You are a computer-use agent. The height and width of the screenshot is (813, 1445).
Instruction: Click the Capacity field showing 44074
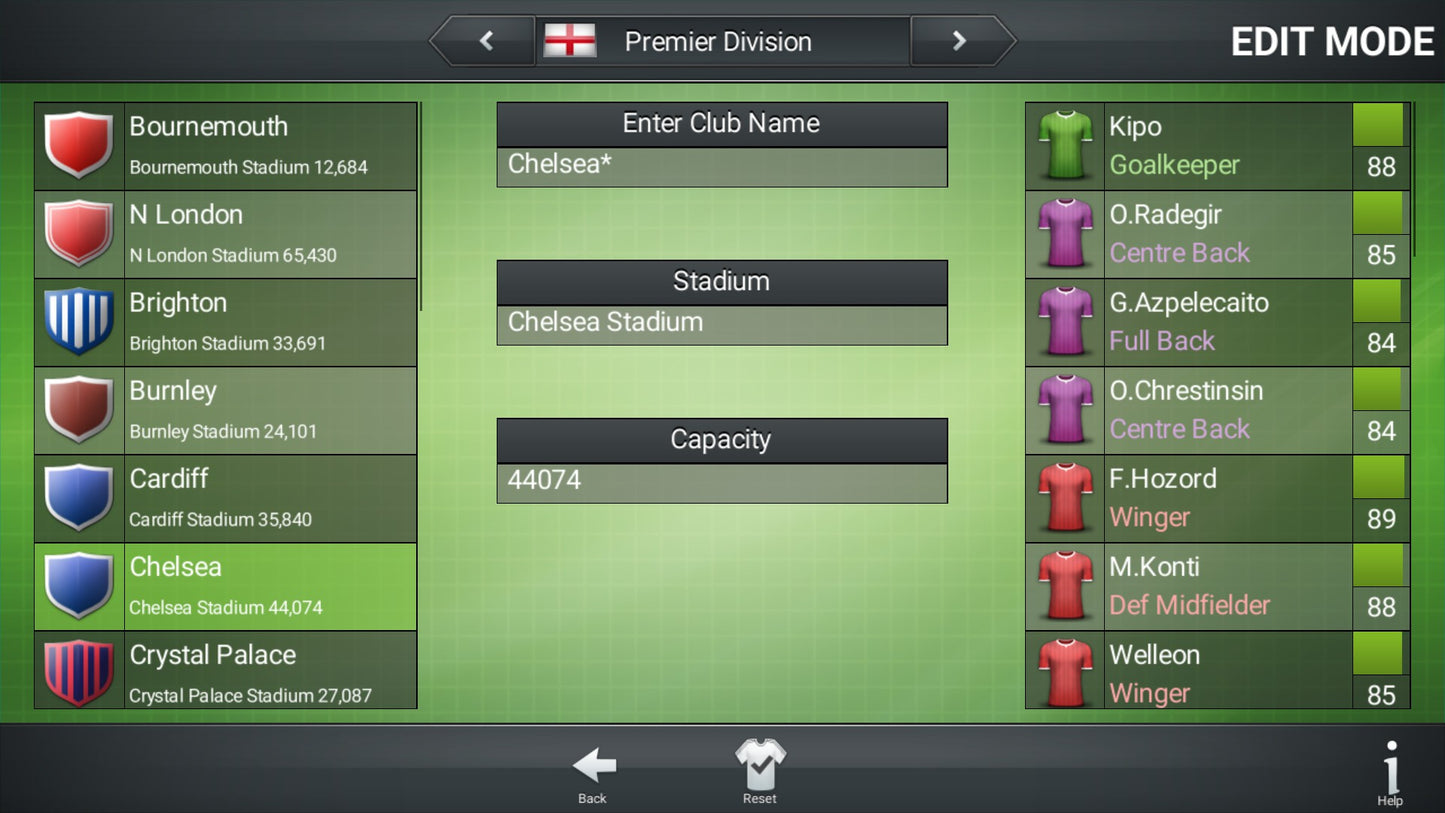pyautogui.click(x=722, y=480)
